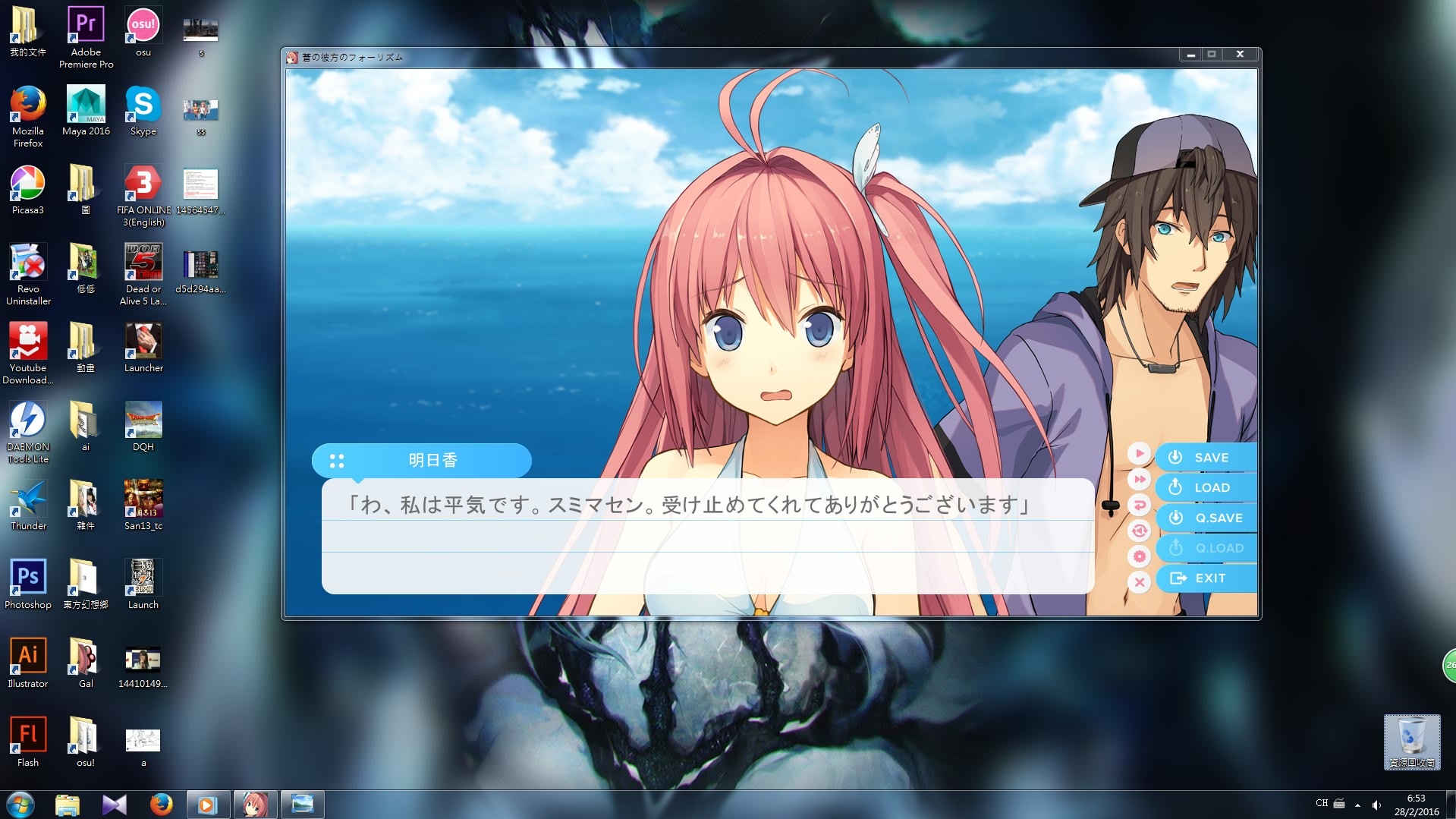Click the circular replay-arrows icon
Image resolution: width=1456 pixels, height=819 pixels.
1139,531
